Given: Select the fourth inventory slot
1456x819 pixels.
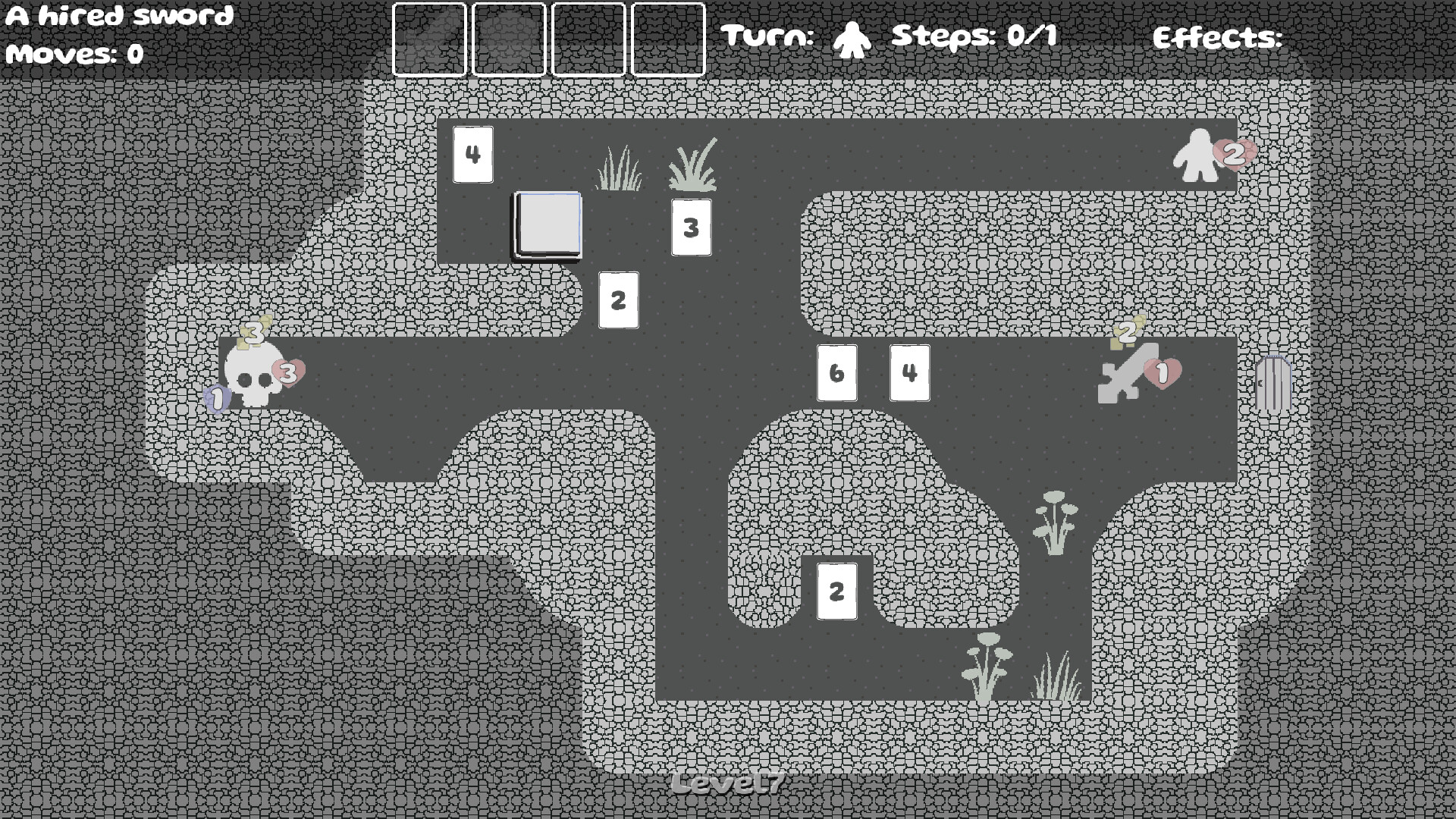Looking at the screenshot, I should pyautogui.click(x=668, y=39).
